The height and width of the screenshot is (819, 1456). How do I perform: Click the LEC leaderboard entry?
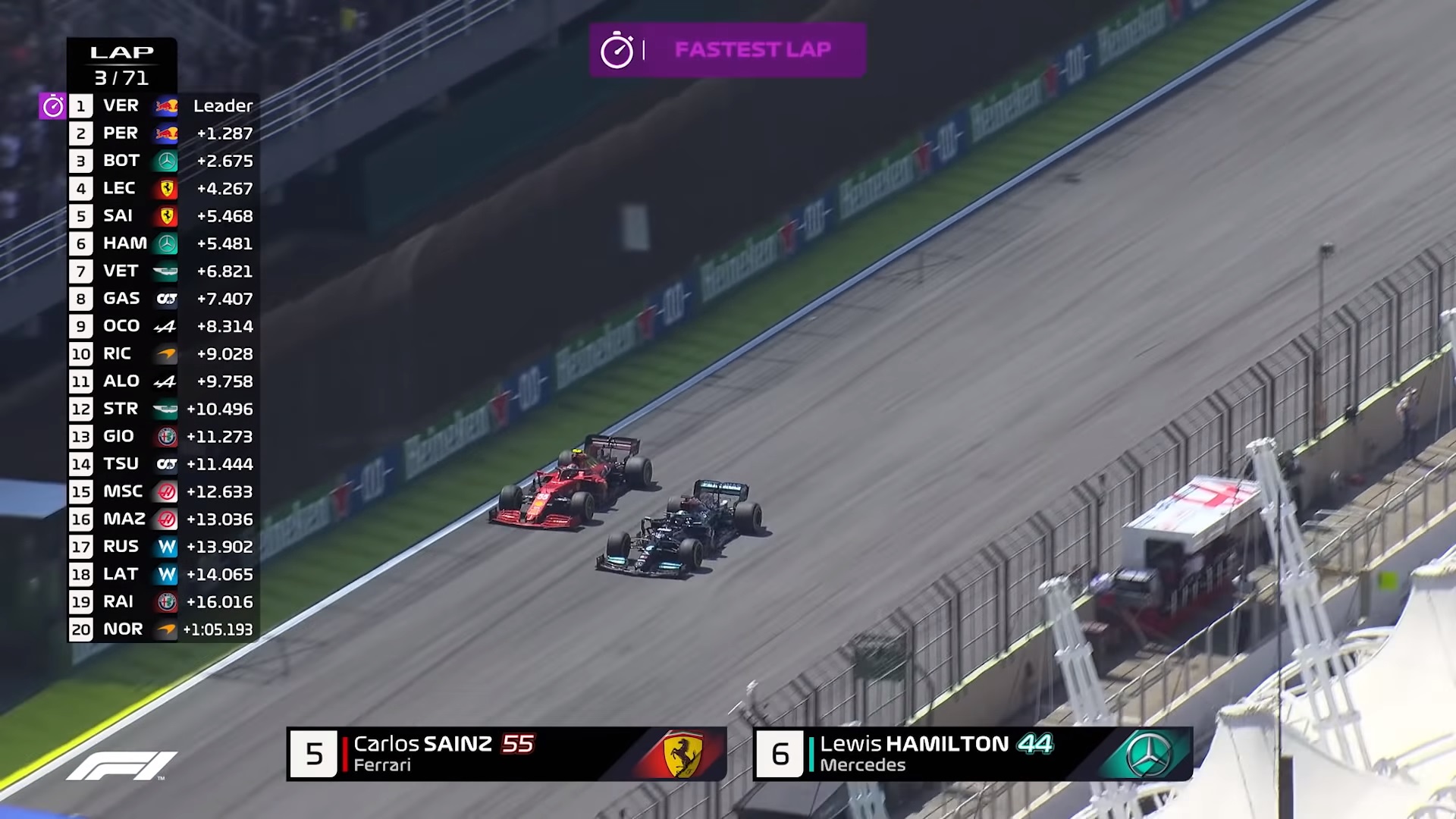pos(163,189)
